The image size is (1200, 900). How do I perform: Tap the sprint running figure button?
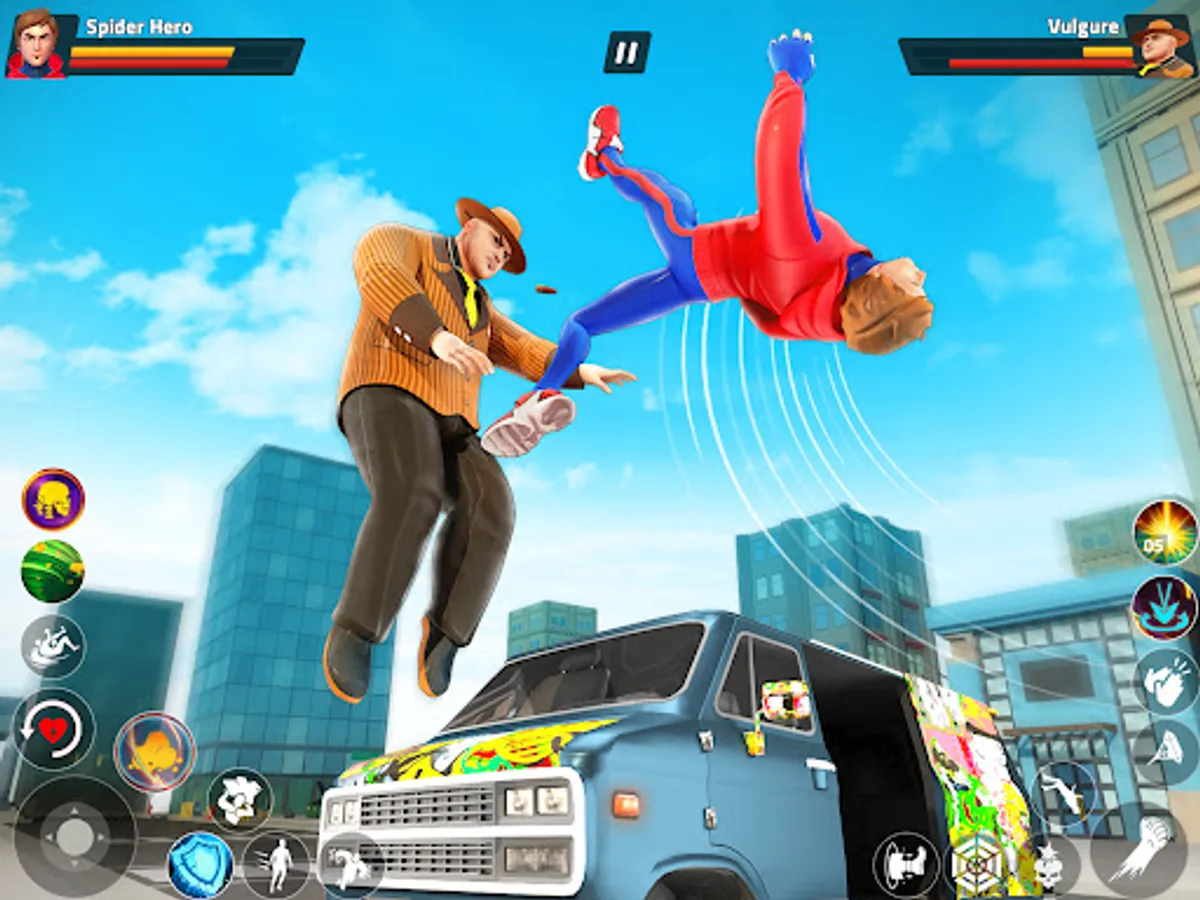[277, 864]
